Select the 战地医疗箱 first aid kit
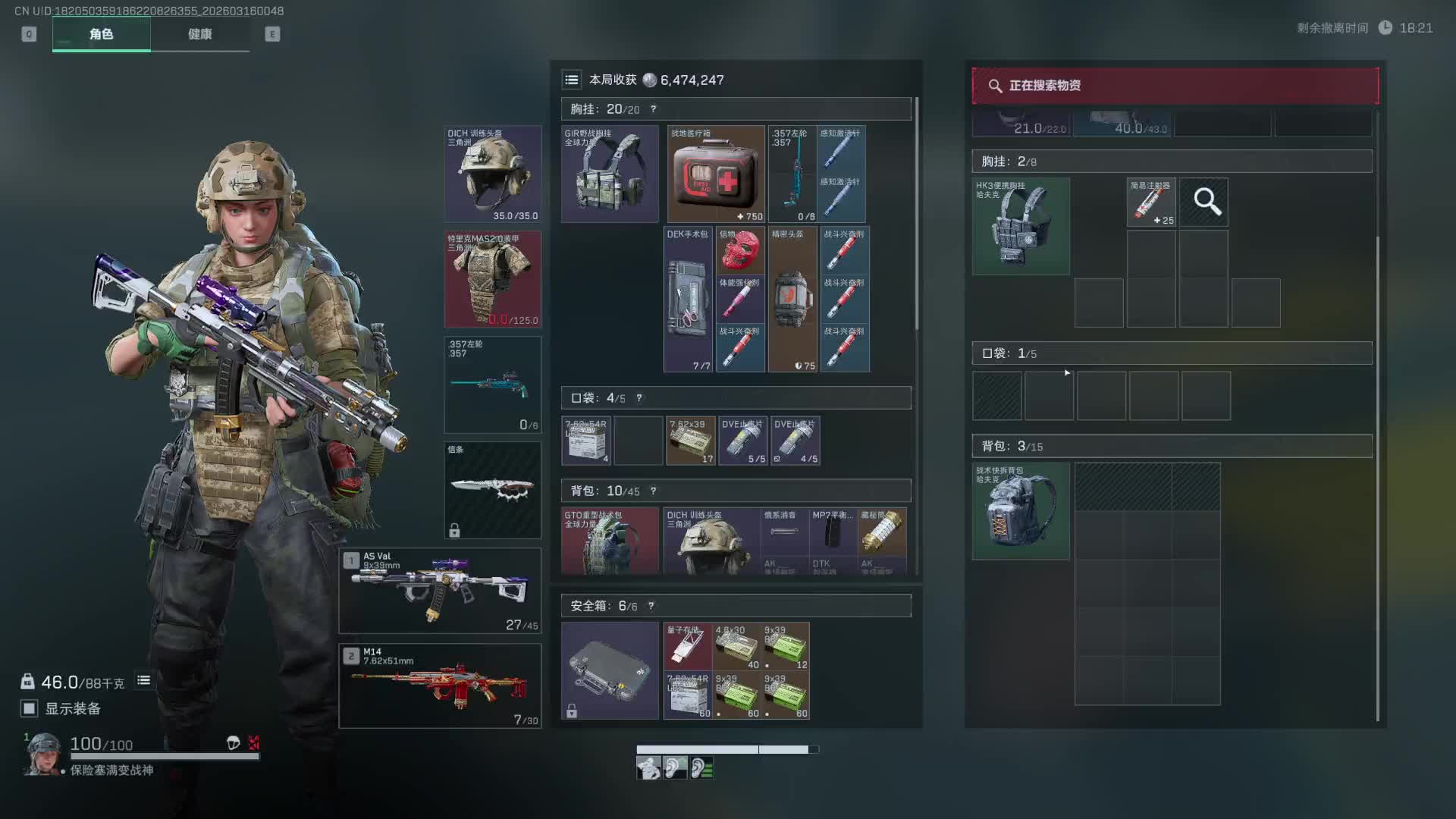The width and height of the screenshot is (1456, 819). [x=716, y=174]
